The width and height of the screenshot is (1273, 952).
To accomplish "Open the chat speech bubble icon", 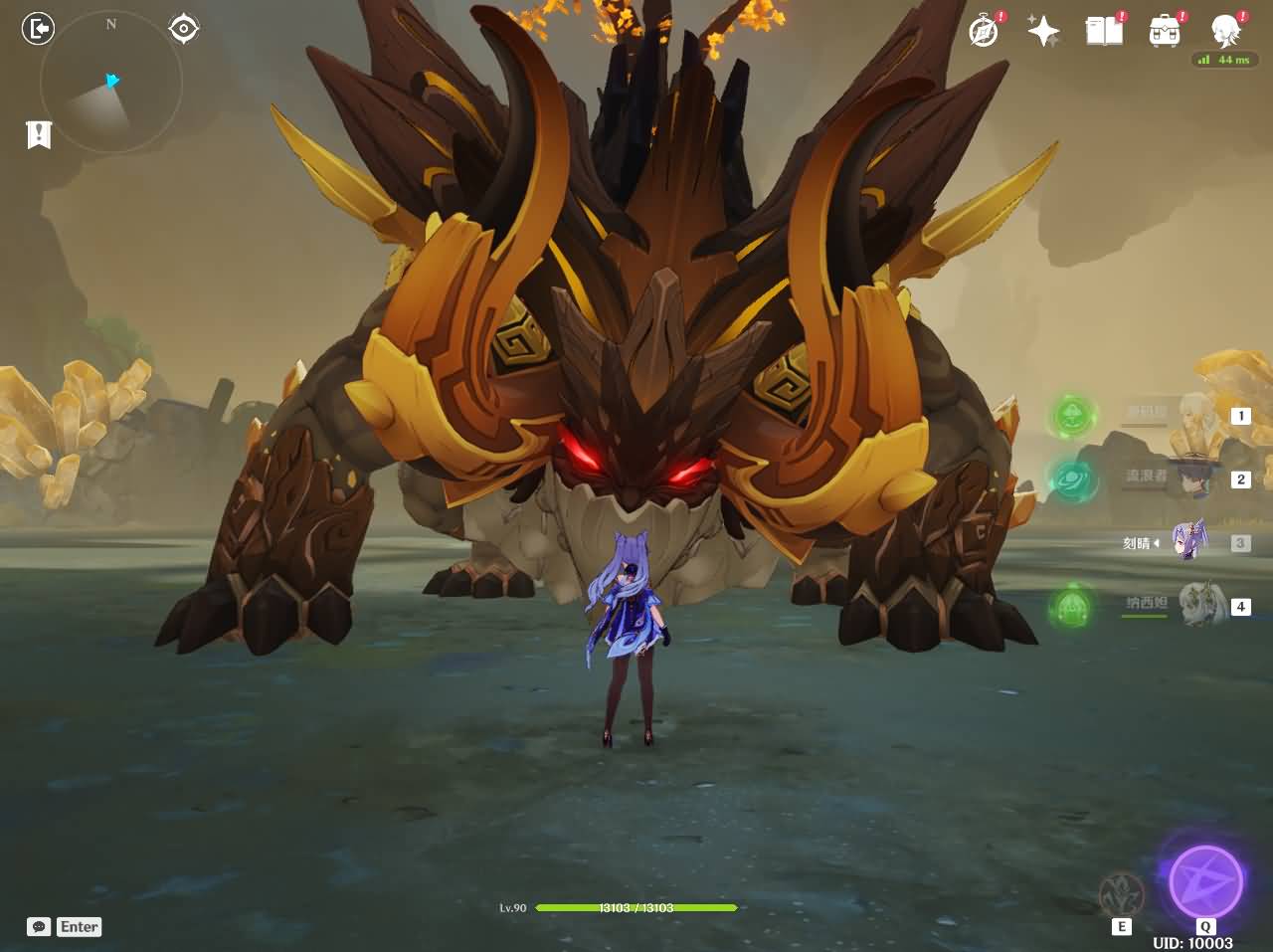I will (x=39, y=926).
